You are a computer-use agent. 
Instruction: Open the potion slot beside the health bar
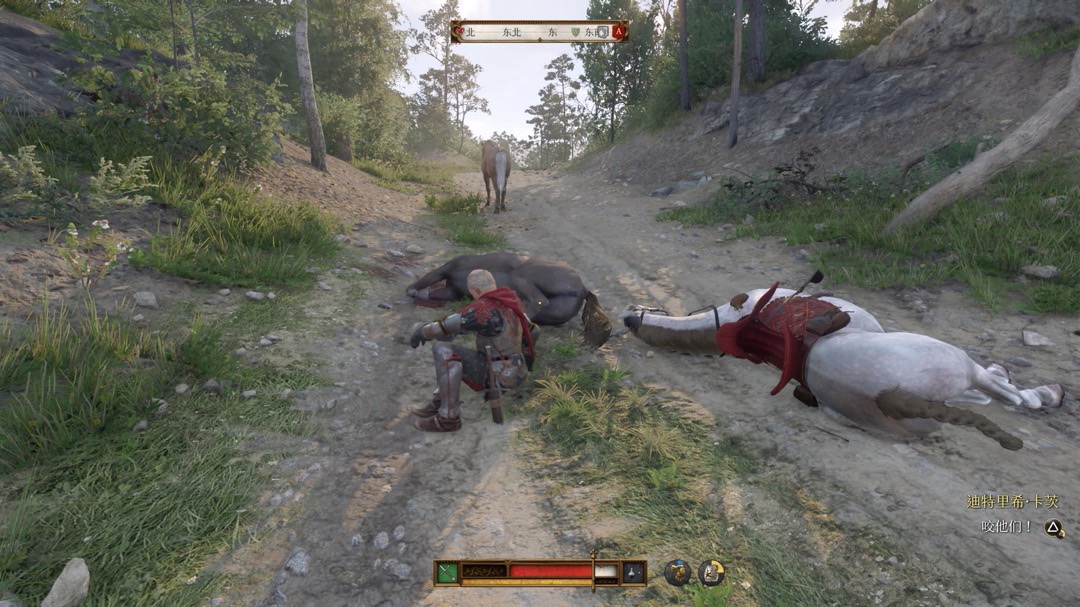pyautogui.click(x=634, y=572)
